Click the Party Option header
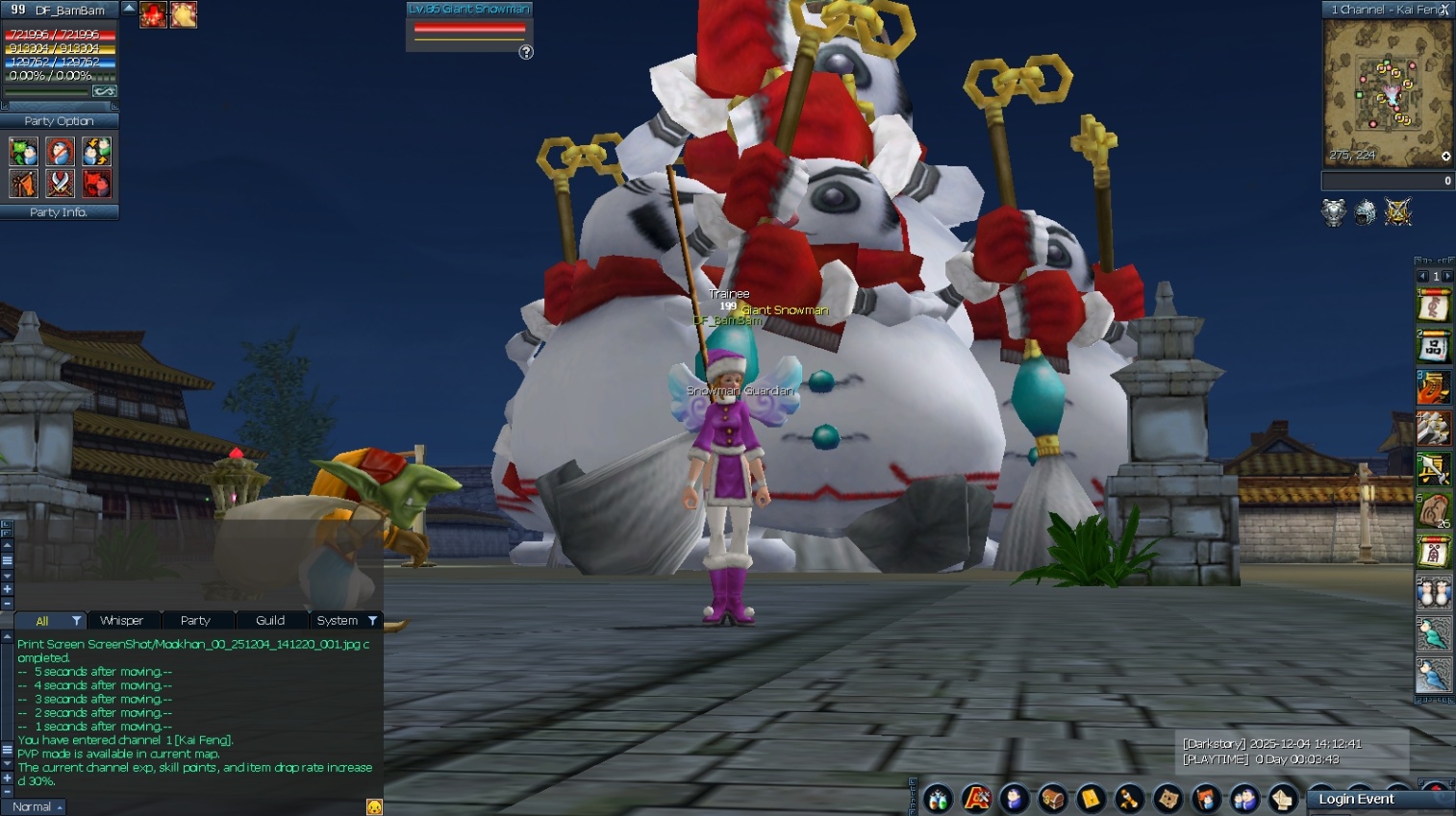 point(59,121)
